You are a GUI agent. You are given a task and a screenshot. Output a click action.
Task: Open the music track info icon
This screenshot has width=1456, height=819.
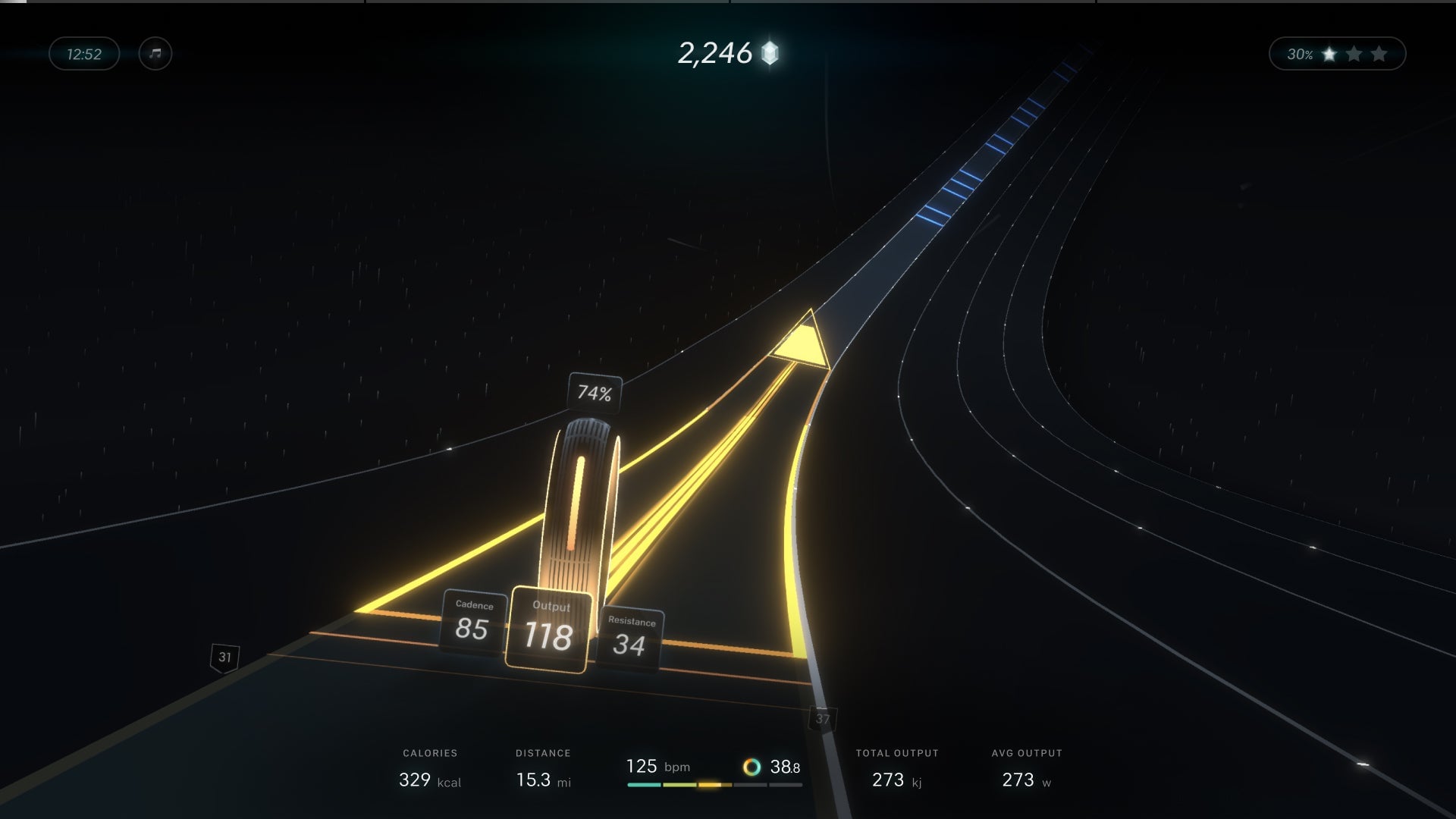[155, 54]
